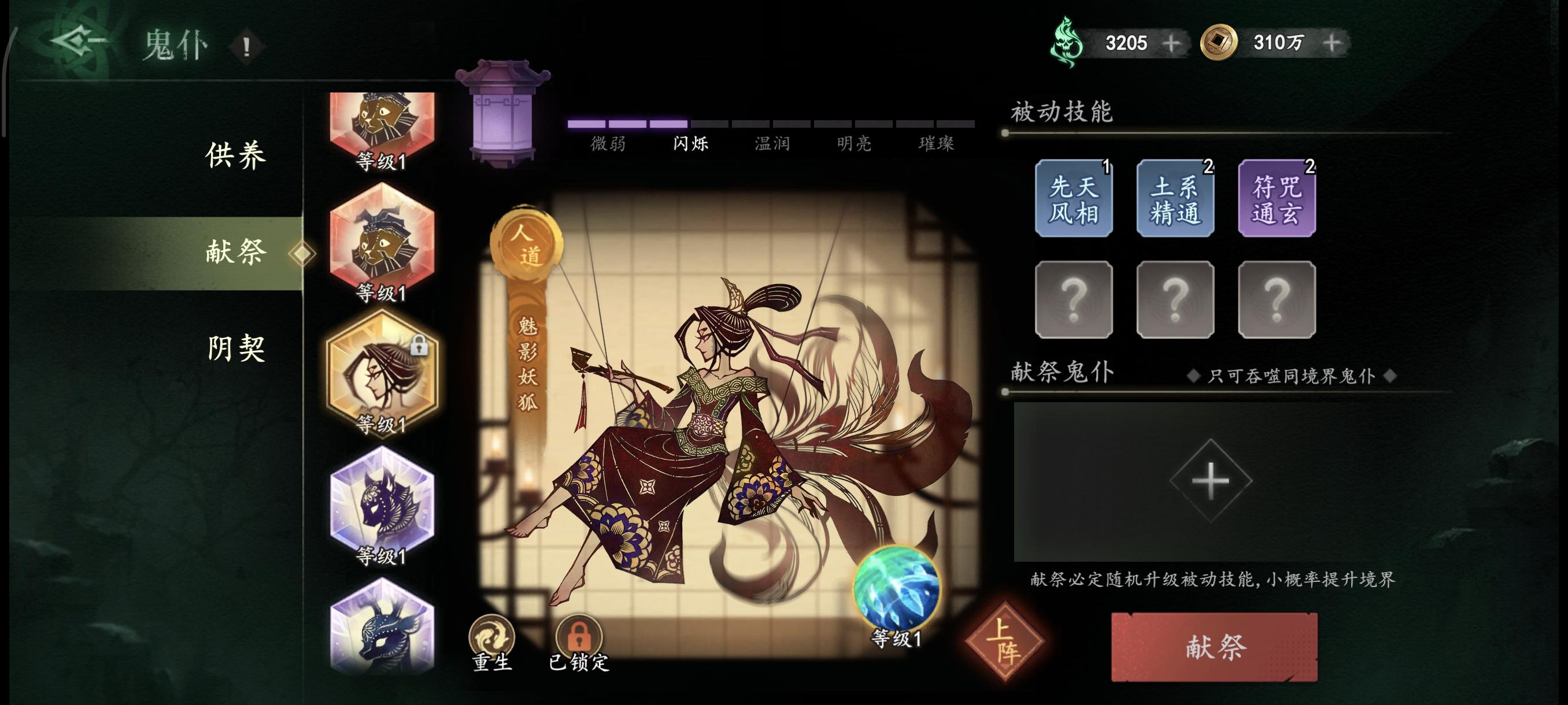Switch to the 供养 tab
This screenshot has height=705, width=1568.
click(x=236, y=155)
